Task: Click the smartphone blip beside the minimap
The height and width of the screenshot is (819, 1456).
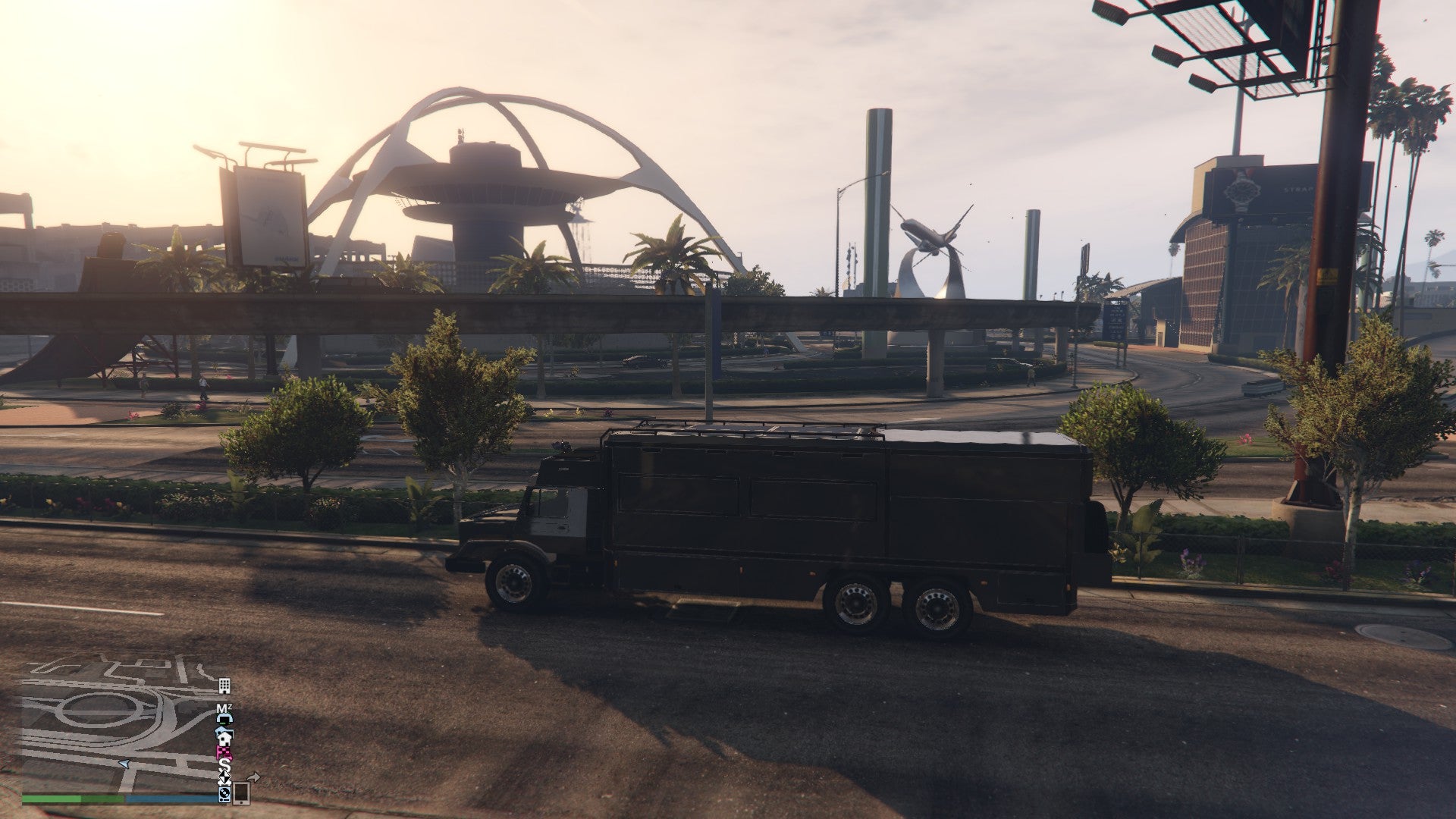Action: (x=241, y=794)
